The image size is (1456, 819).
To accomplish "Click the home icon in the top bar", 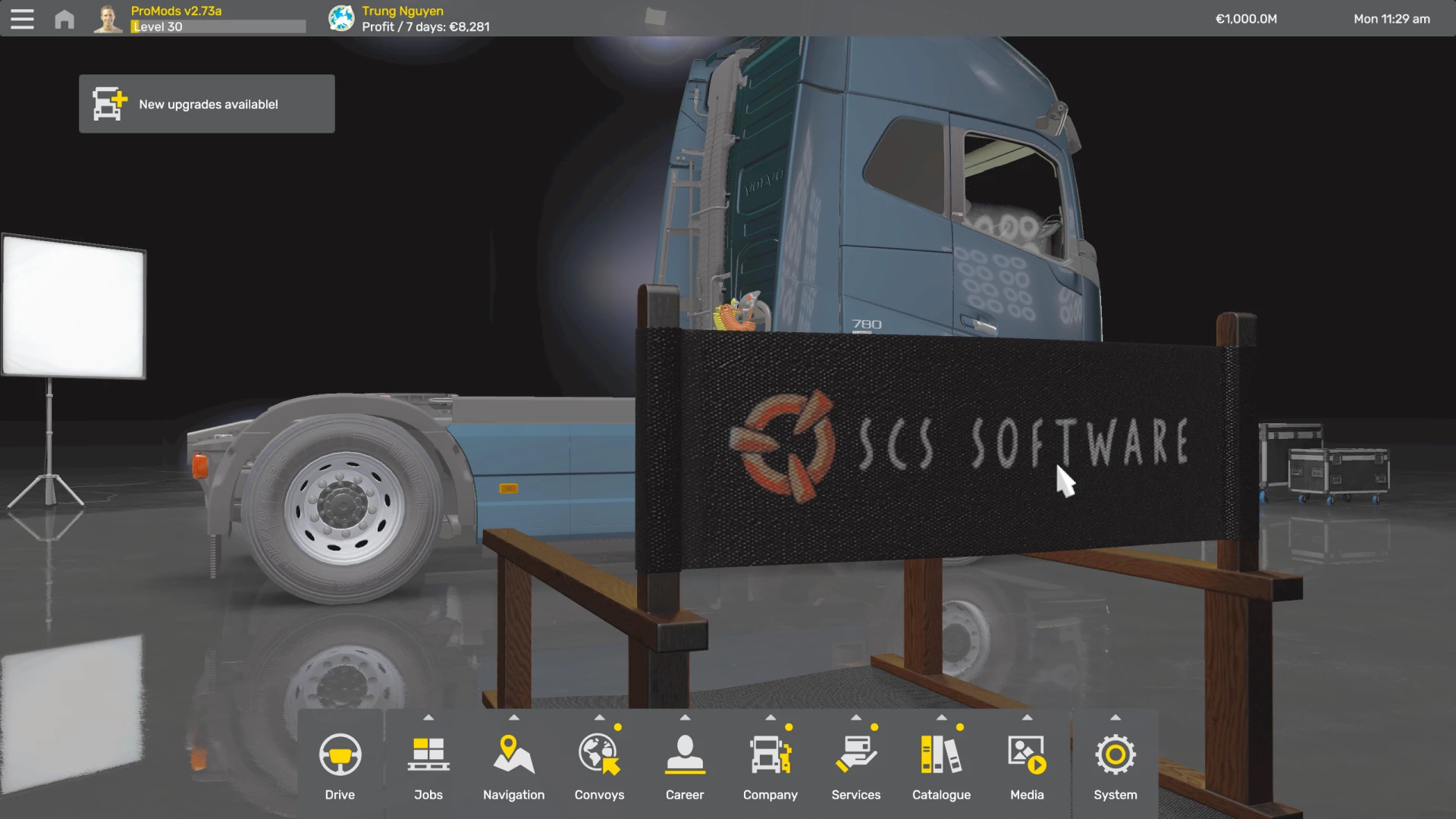I will (x=64, y=18).
